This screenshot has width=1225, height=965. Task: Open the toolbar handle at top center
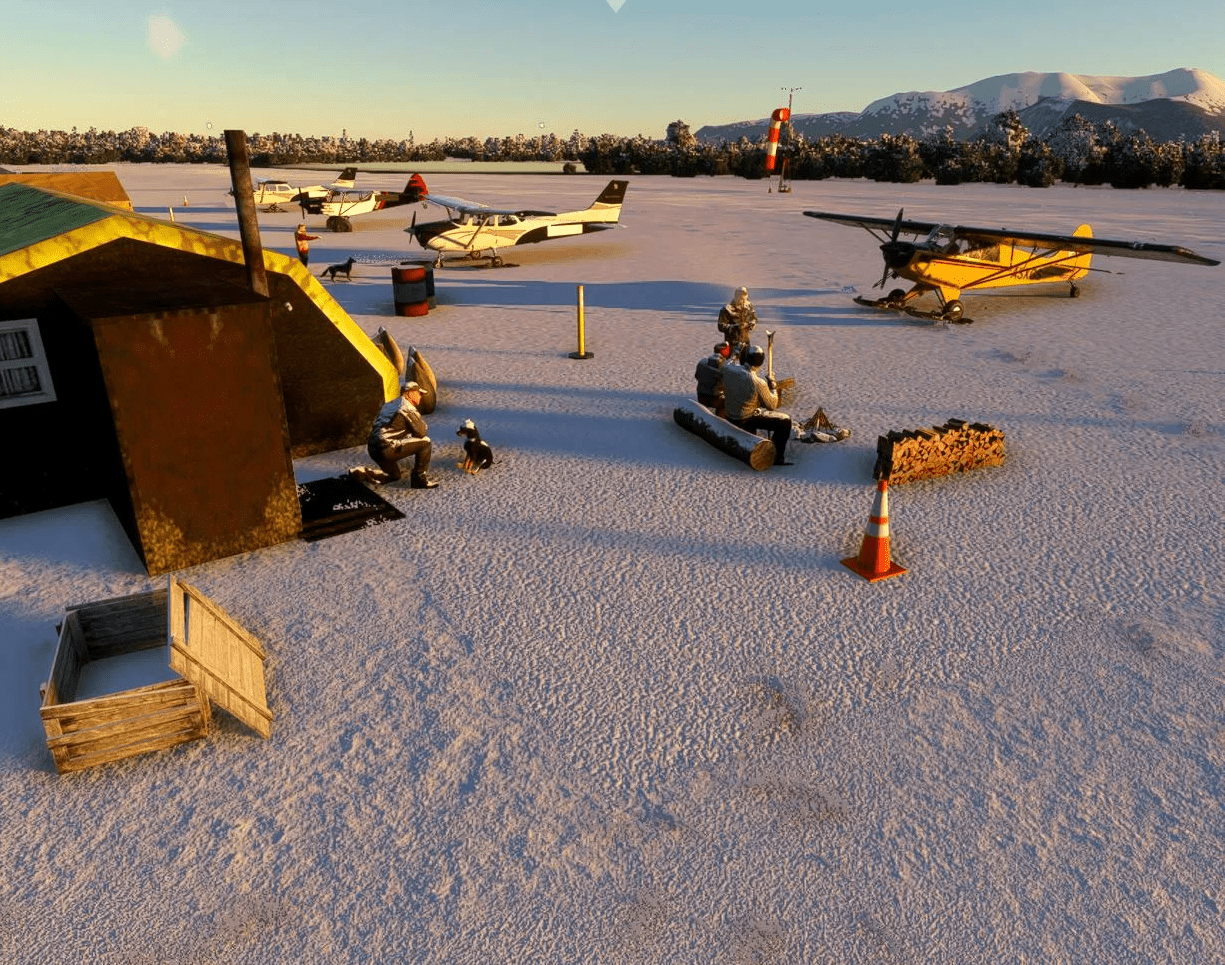615,4
